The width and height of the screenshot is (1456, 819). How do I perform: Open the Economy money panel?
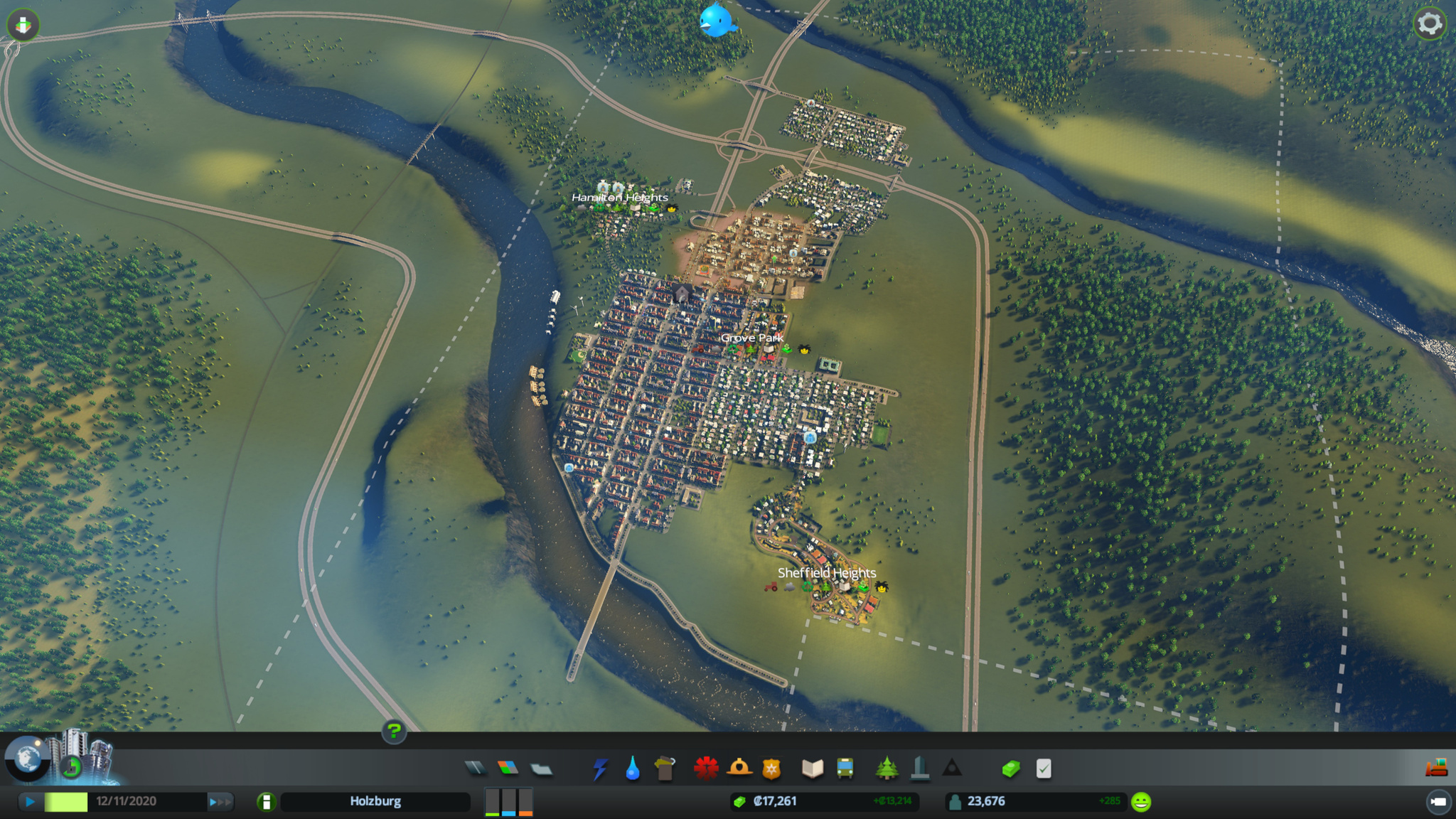click(x=1011, y=769)
